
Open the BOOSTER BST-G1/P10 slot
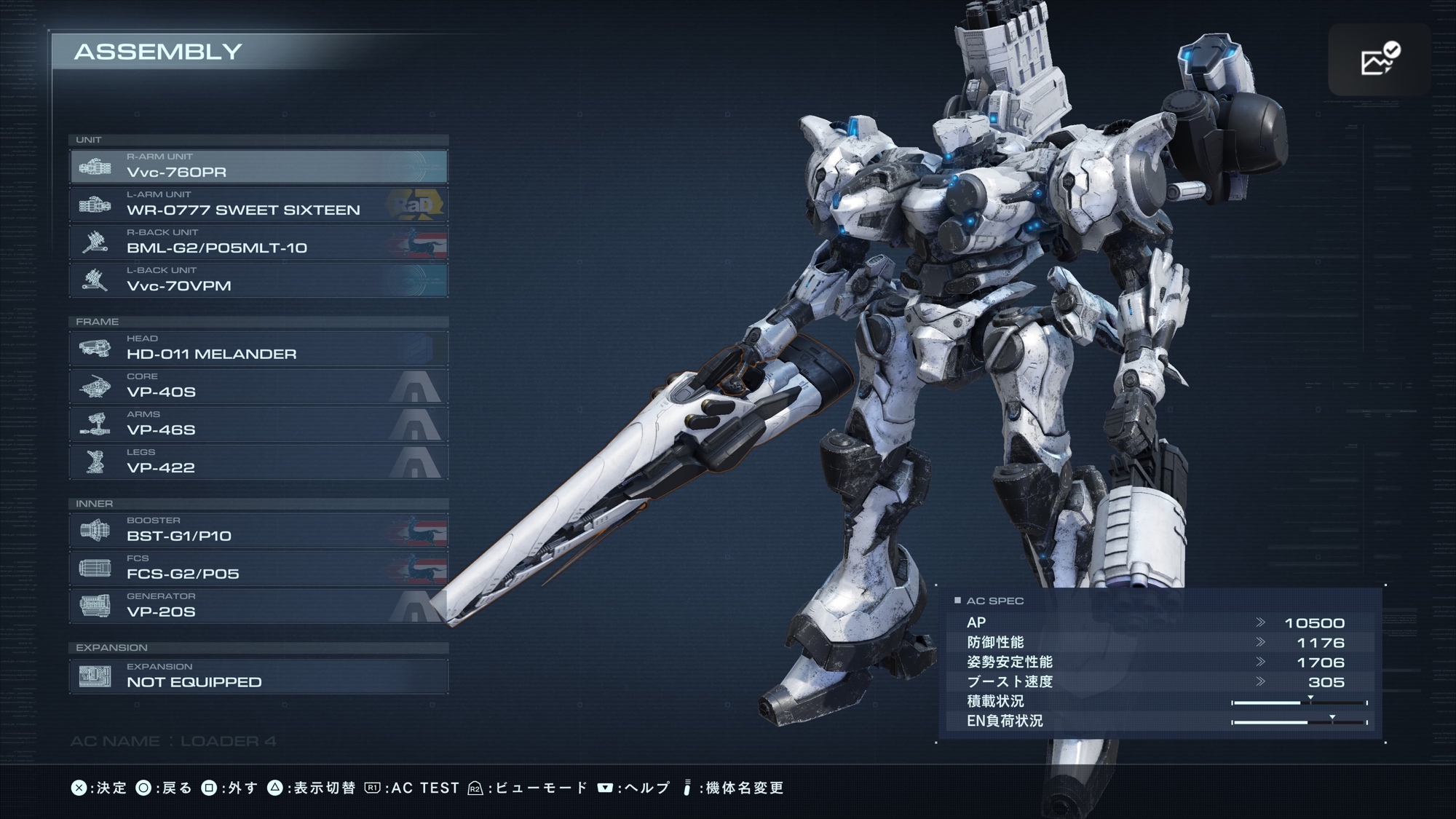[258, 531]
